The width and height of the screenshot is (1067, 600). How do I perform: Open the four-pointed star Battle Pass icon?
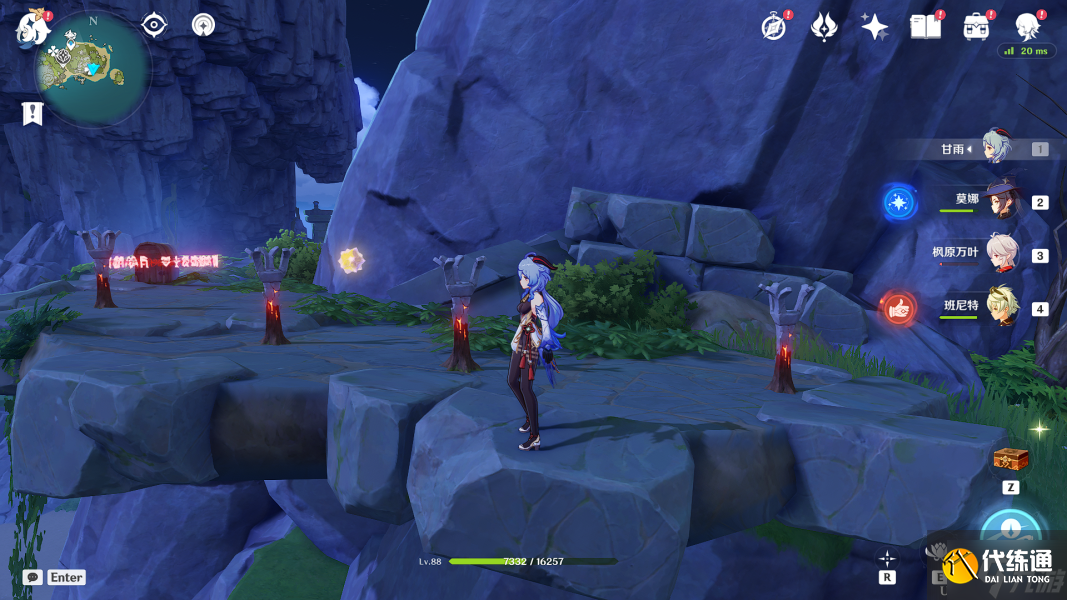(875, 27)
